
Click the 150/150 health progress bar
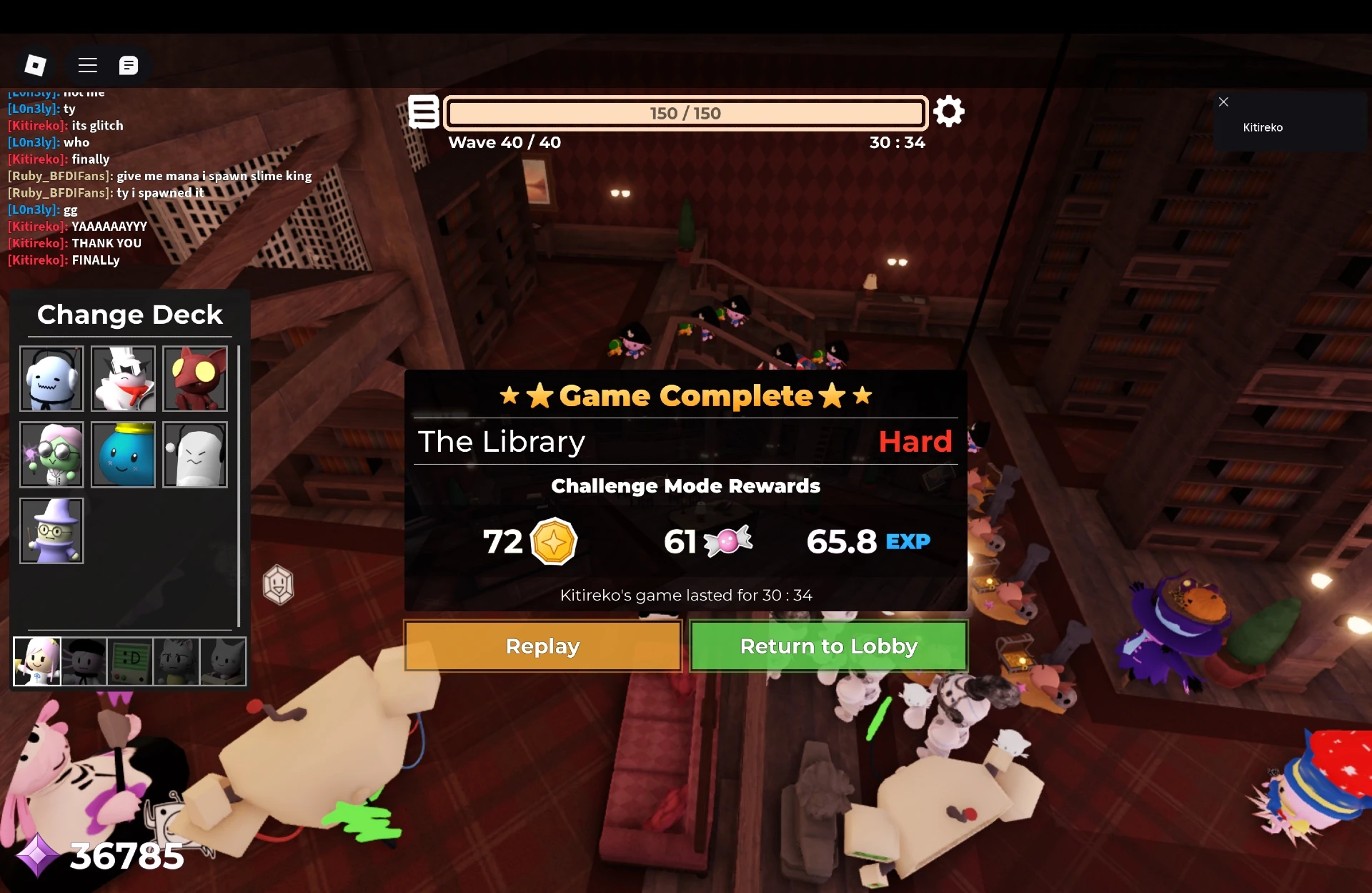[x=685, y=112]
